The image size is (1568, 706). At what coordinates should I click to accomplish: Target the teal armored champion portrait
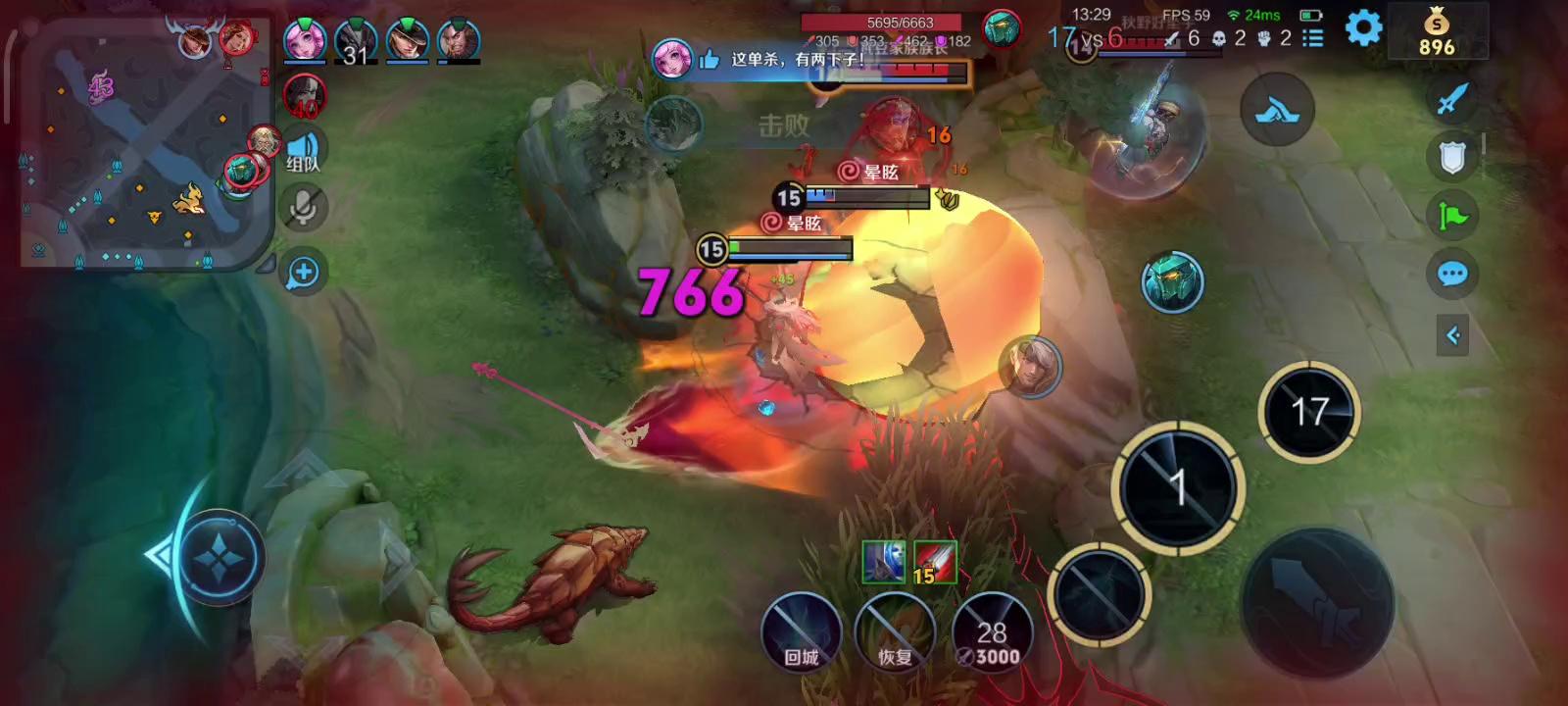coord(1172,282)
